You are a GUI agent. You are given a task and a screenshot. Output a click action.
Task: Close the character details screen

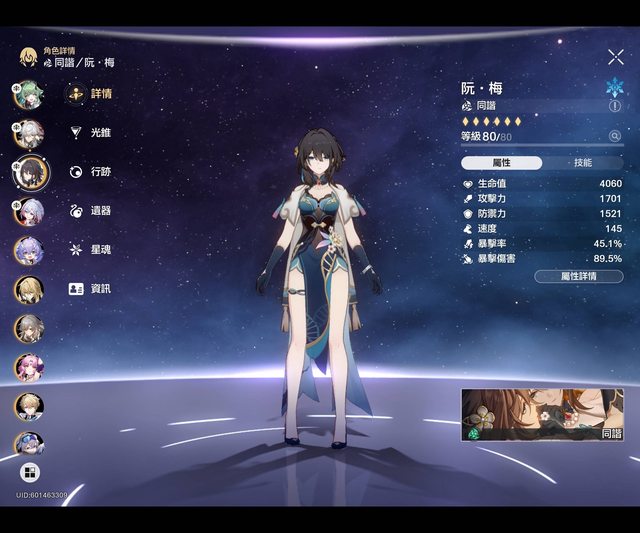pyautogui.click(x=615, y=58)
